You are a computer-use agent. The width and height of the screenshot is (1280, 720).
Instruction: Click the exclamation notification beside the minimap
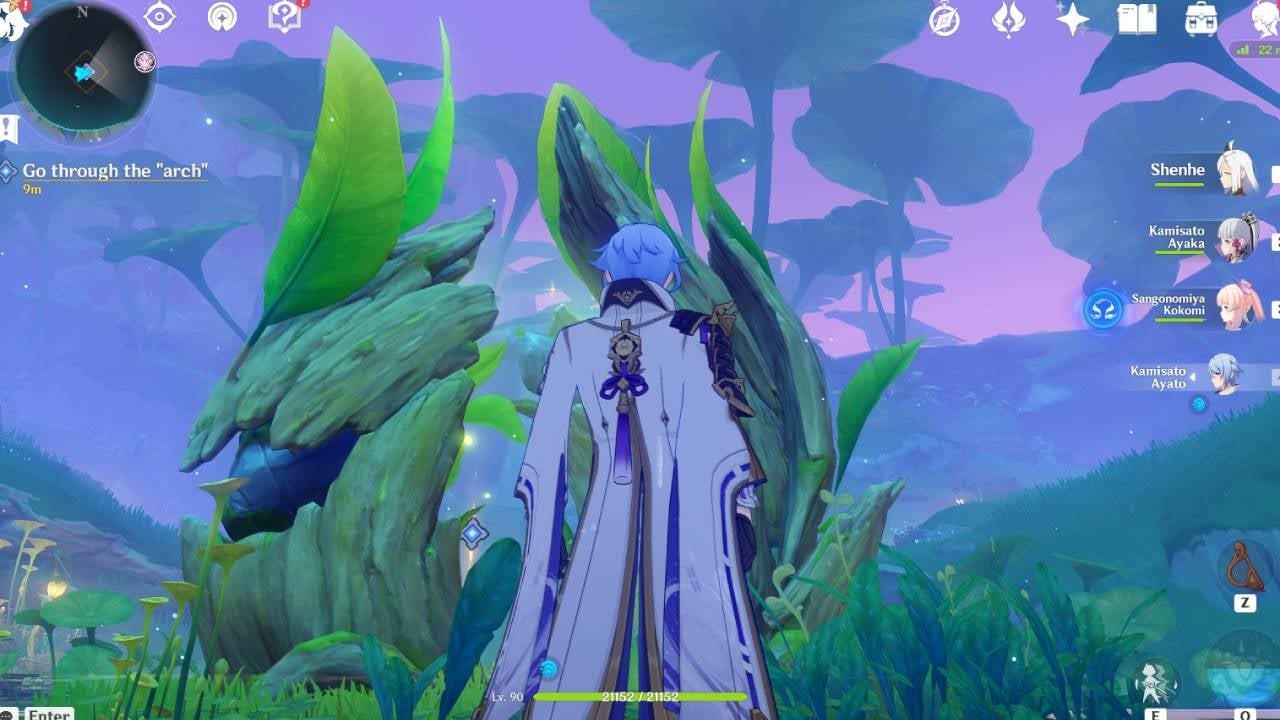[x=6, y=128]
